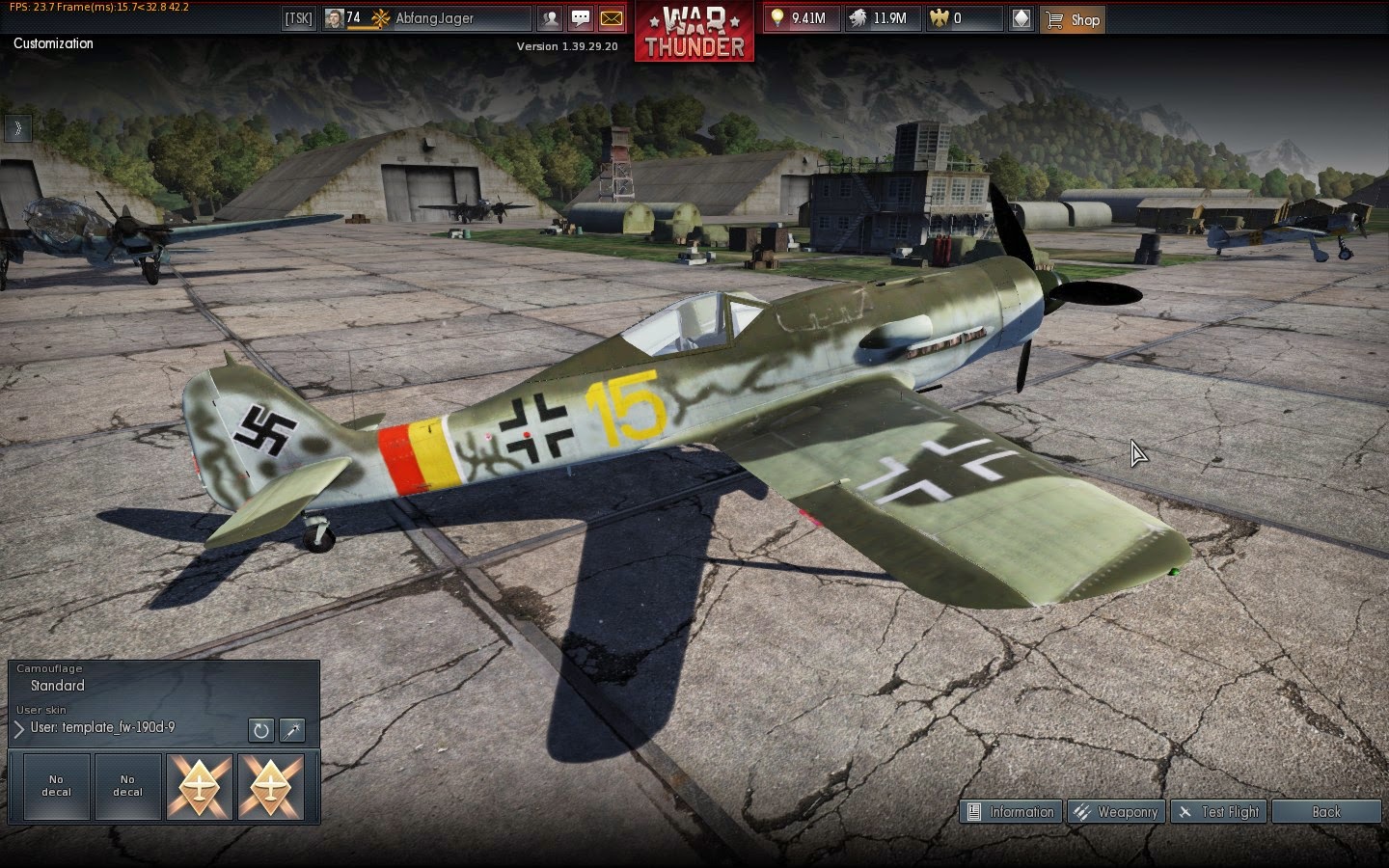Open the 11.9M Silver Lions balance
This screenshot has width=1389, height=868.
pos(880,18)
